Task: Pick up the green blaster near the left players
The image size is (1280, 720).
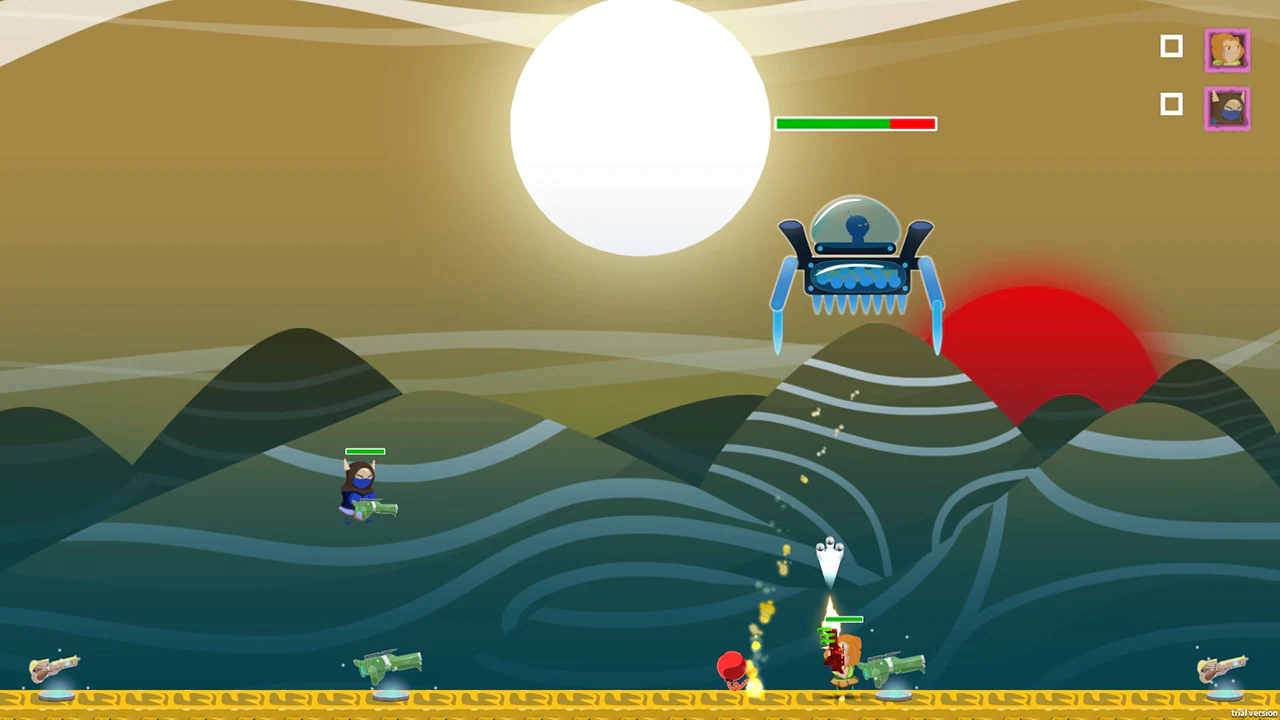Action: [x=390, y=665]
